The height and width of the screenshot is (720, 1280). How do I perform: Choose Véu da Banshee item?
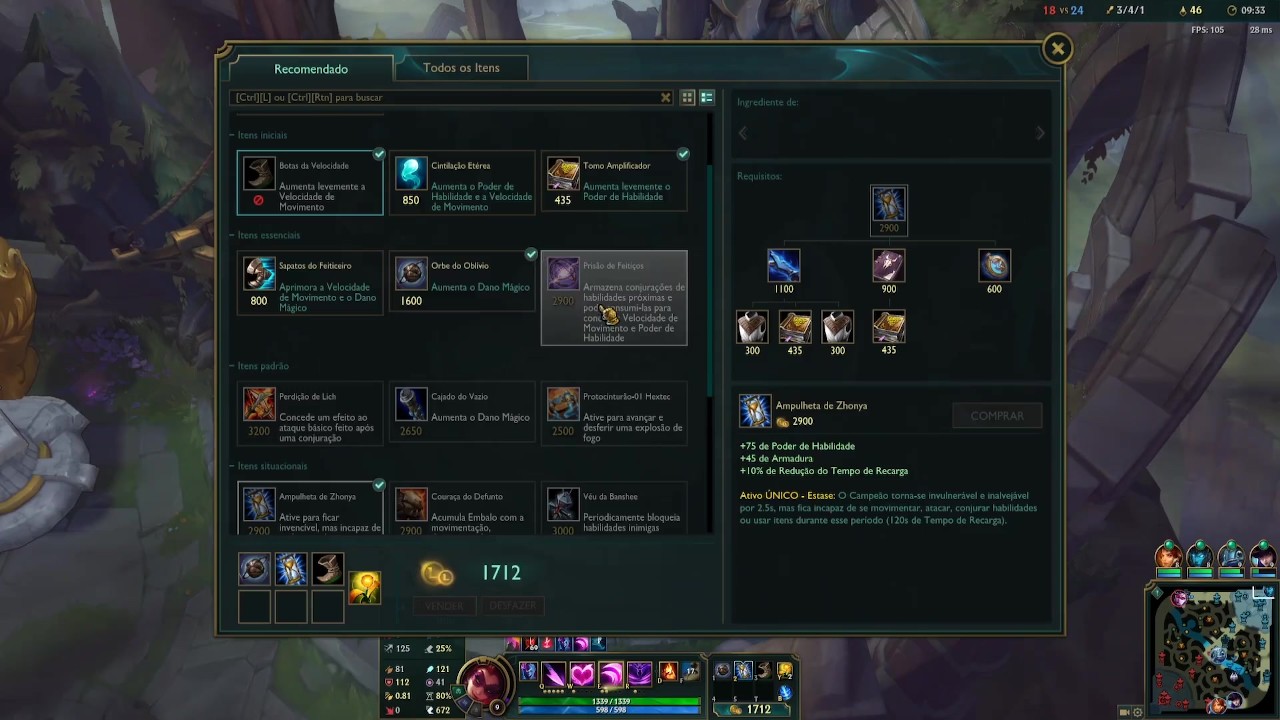point(614,509)
